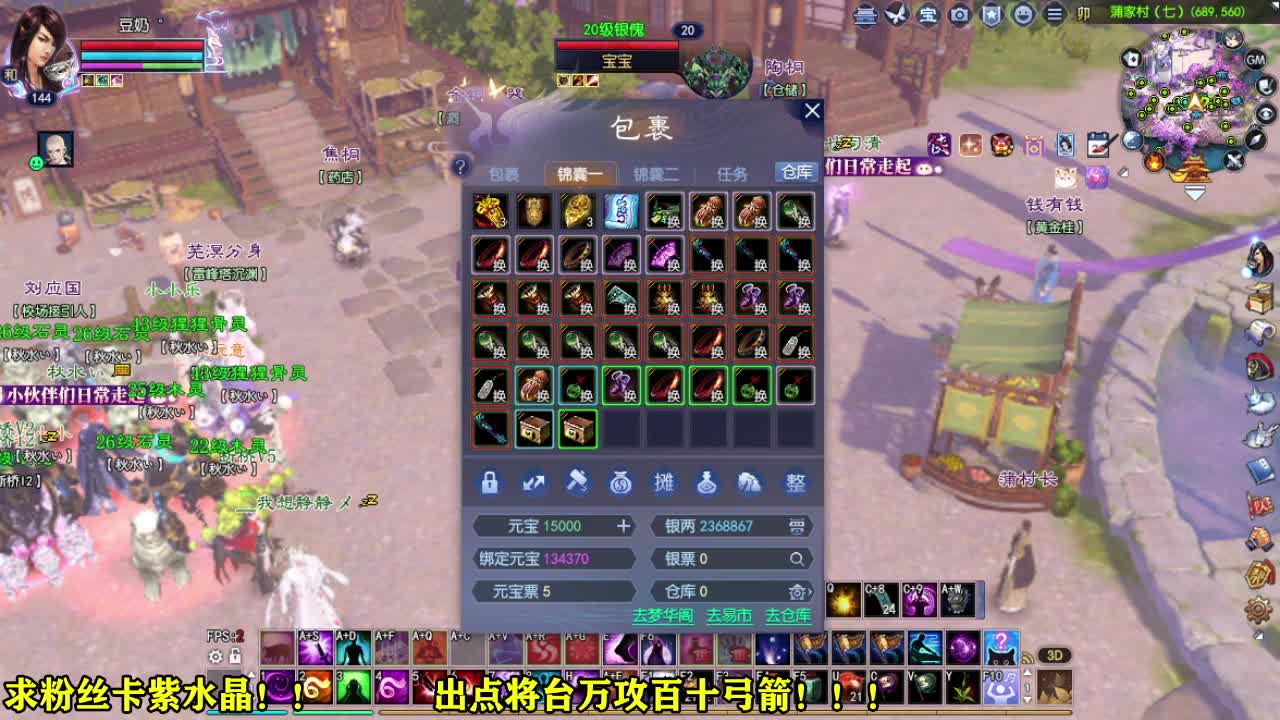
Task: Collapse the minimap using the downward chevron
Action: click(x=1195, y=190)
